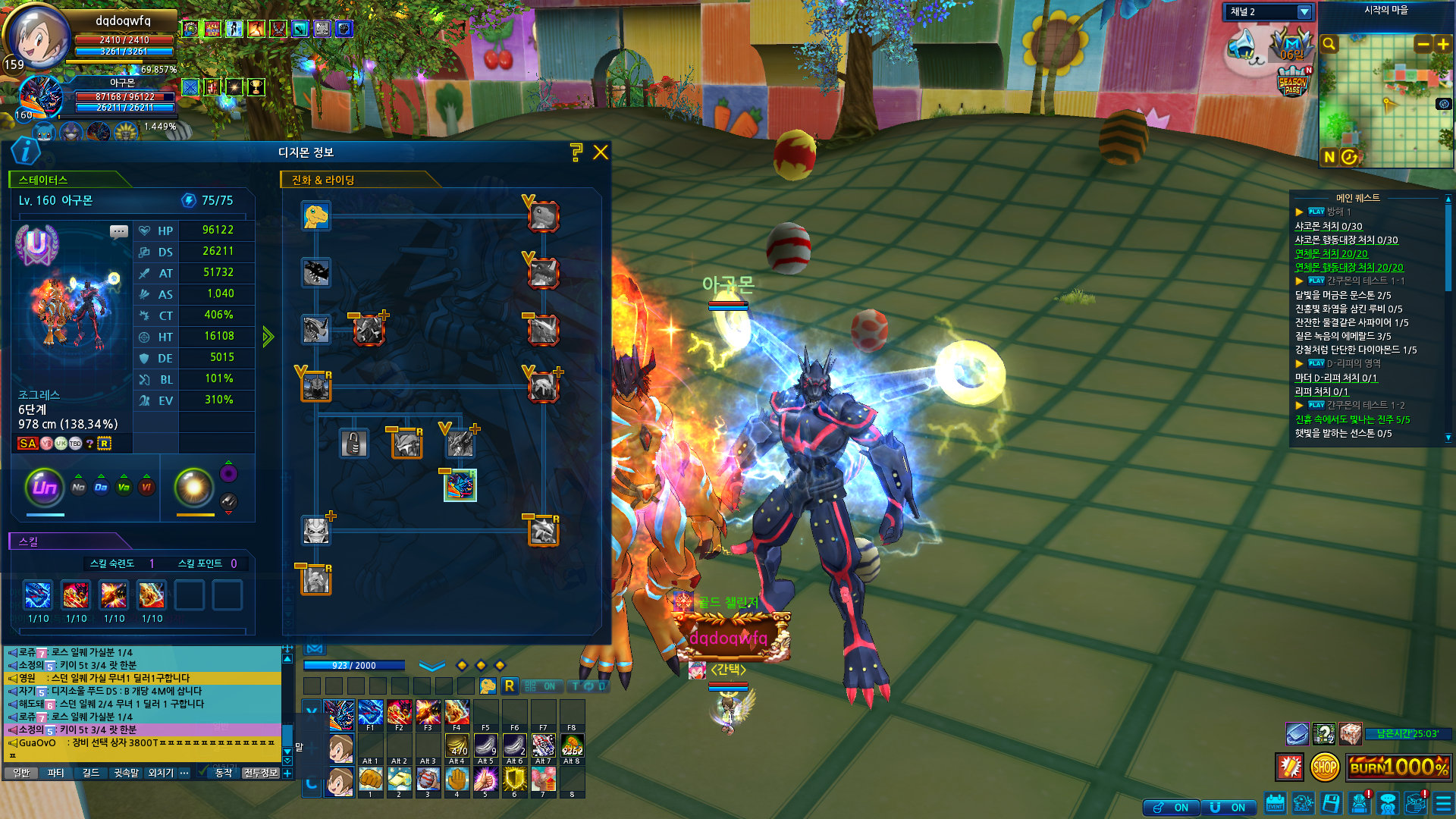Screen dimensions: 1456x819
Task: Open help for the Digimon info window
Action: coord(576,152)
